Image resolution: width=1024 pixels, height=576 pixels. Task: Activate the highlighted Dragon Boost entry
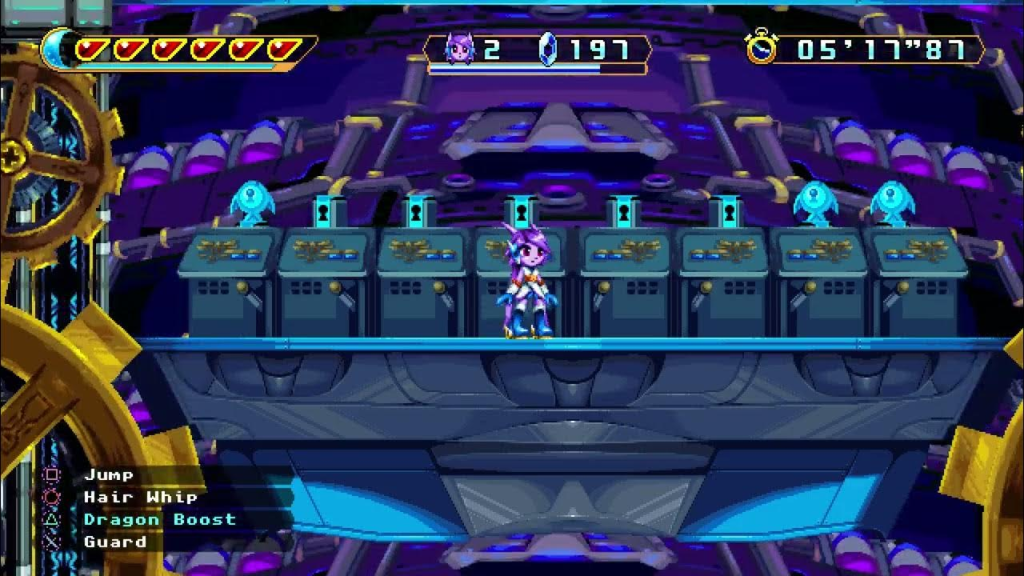160,520
